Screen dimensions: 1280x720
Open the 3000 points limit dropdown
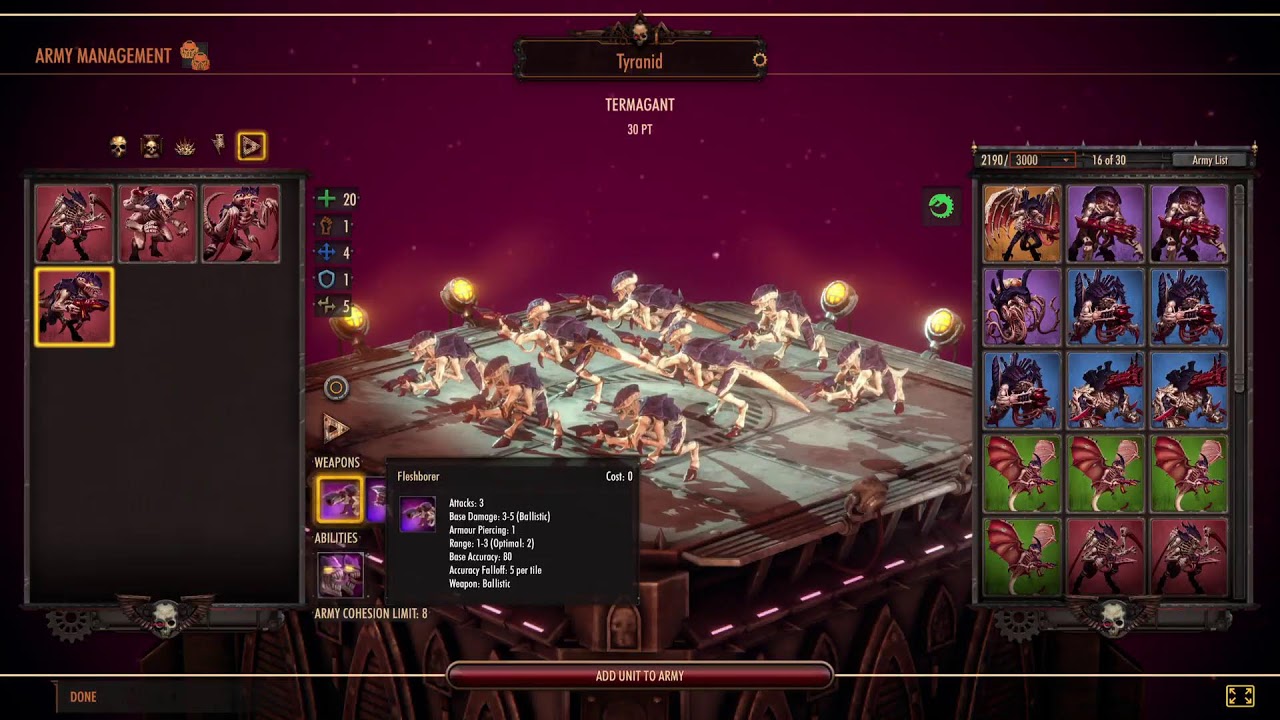[1043, 160]
